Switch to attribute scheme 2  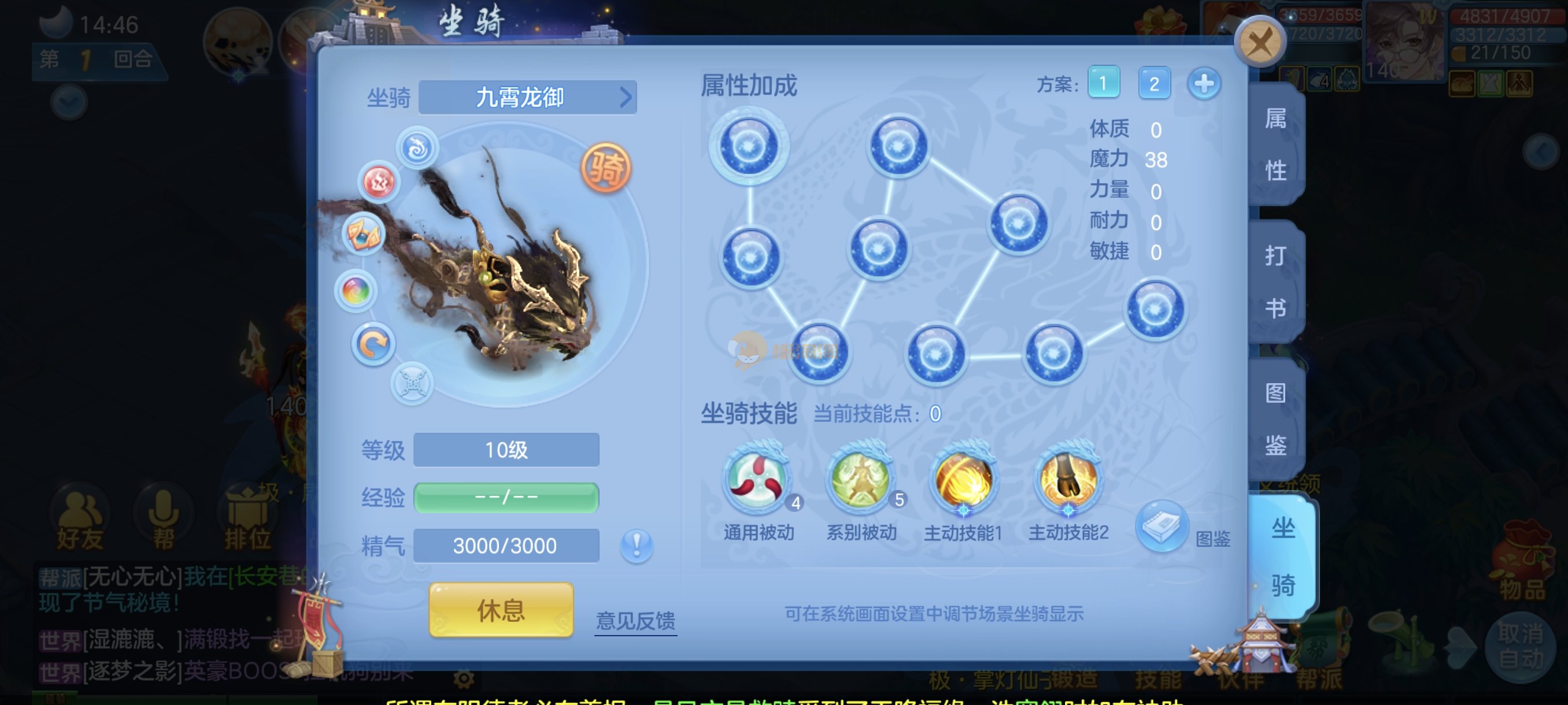(x=1153, y=83)
